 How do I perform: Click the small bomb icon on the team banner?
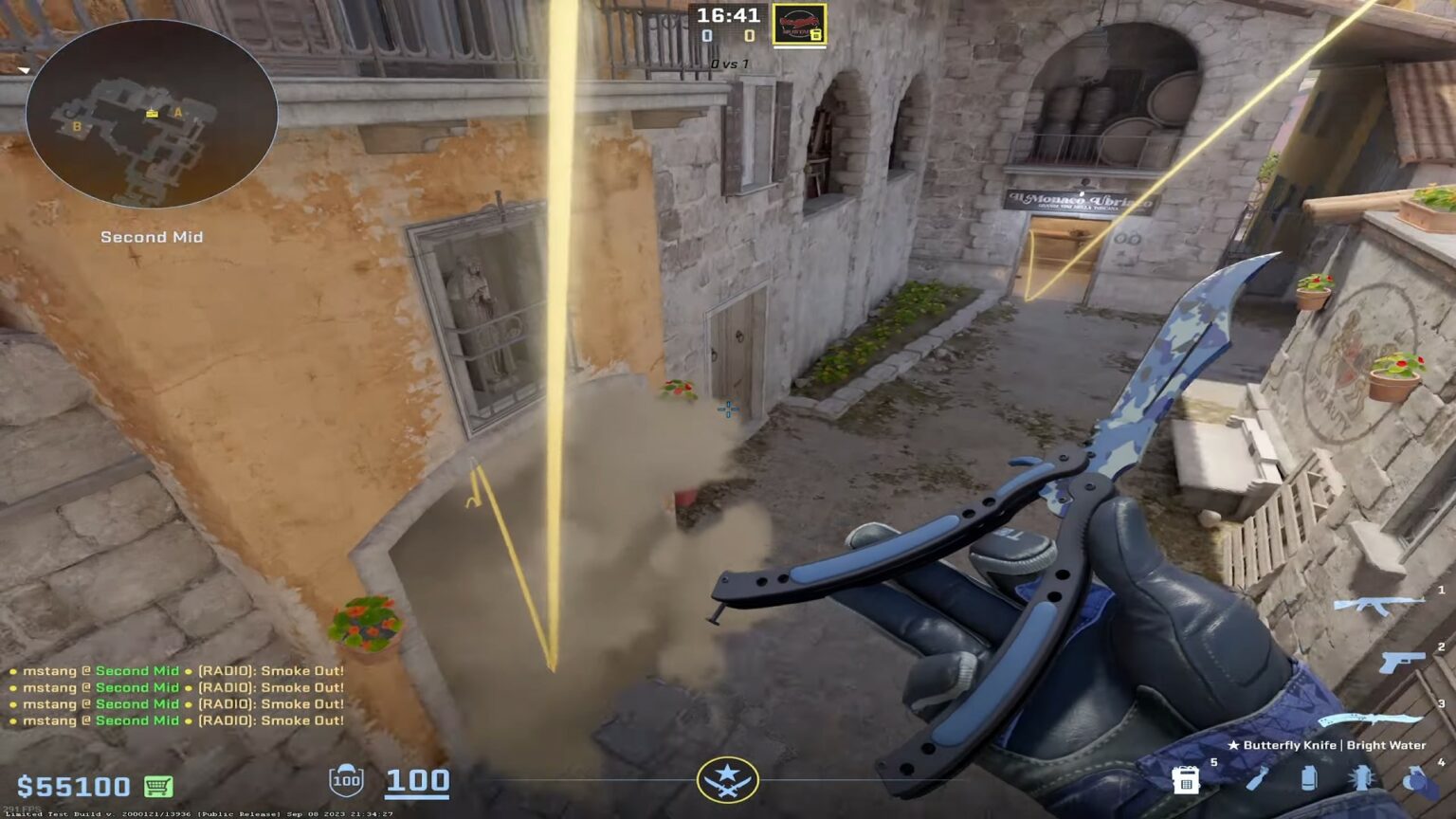815,33
